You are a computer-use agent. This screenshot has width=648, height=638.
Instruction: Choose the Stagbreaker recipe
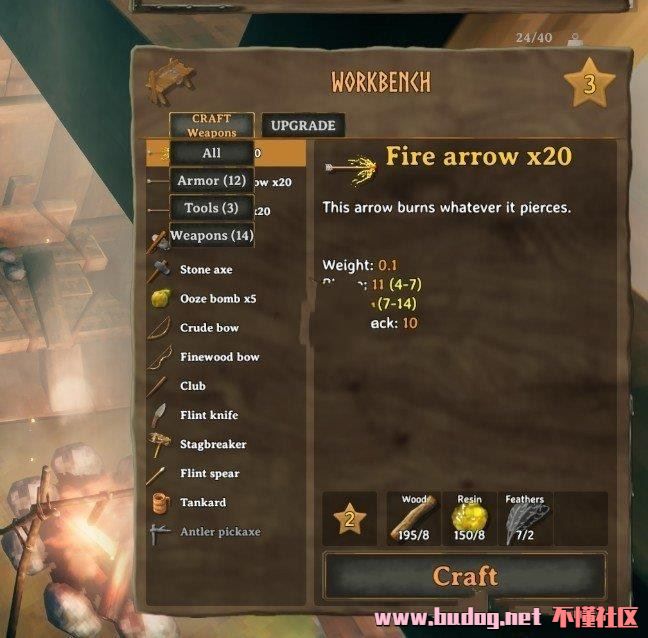[213, 444]
